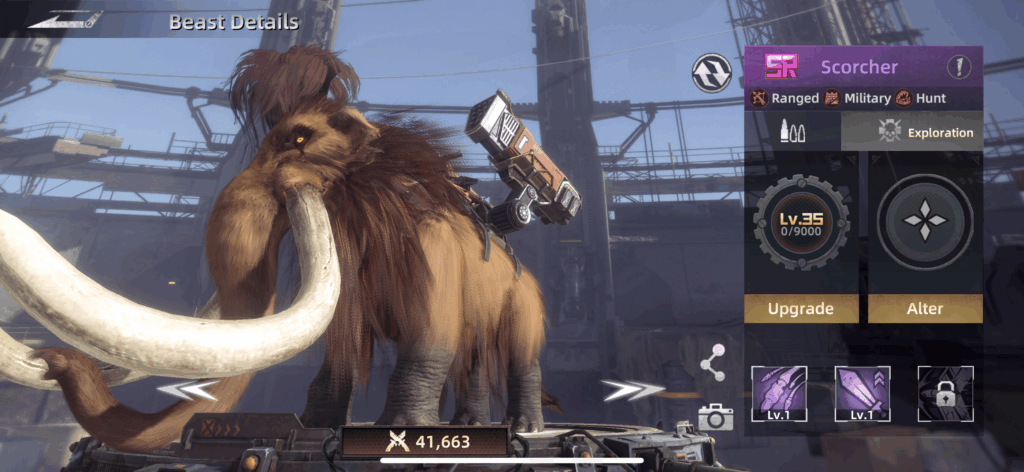Viewport: 1024px width, 472px height.
Task: Click the Upgrade button
Action: 800,308
